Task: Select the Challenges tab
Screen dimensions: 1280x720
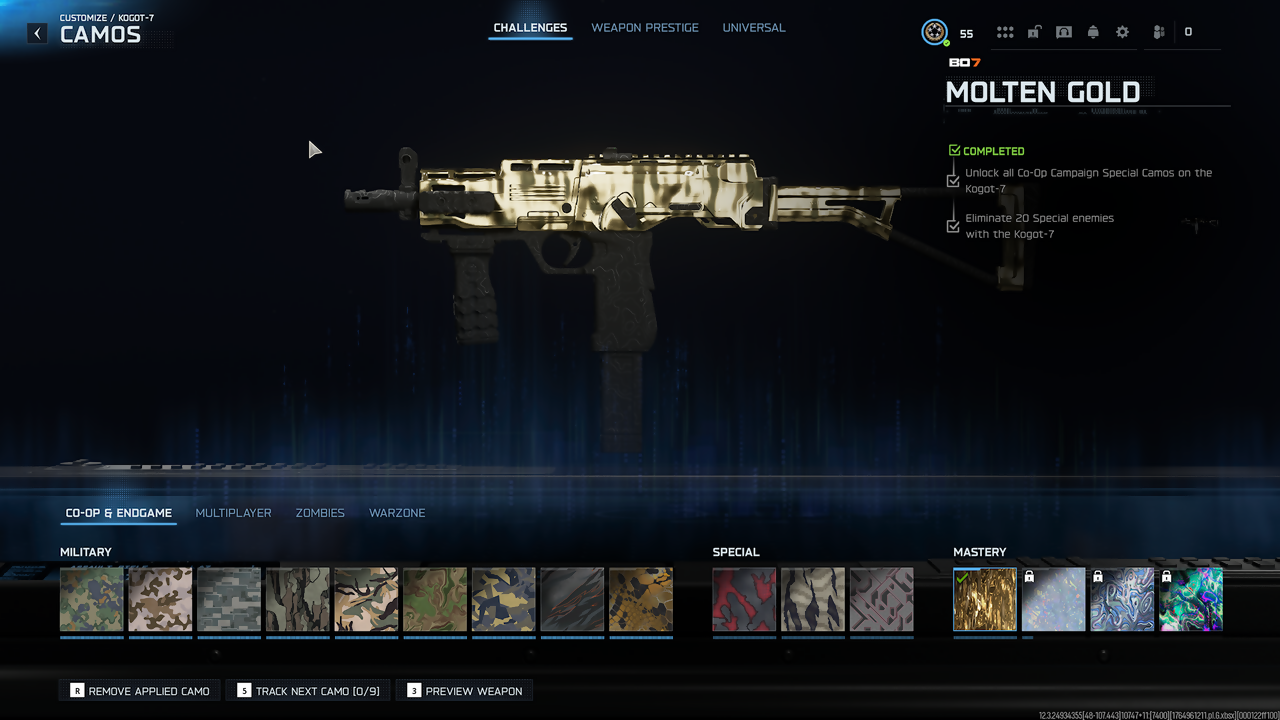Action: tap(530, 28)
